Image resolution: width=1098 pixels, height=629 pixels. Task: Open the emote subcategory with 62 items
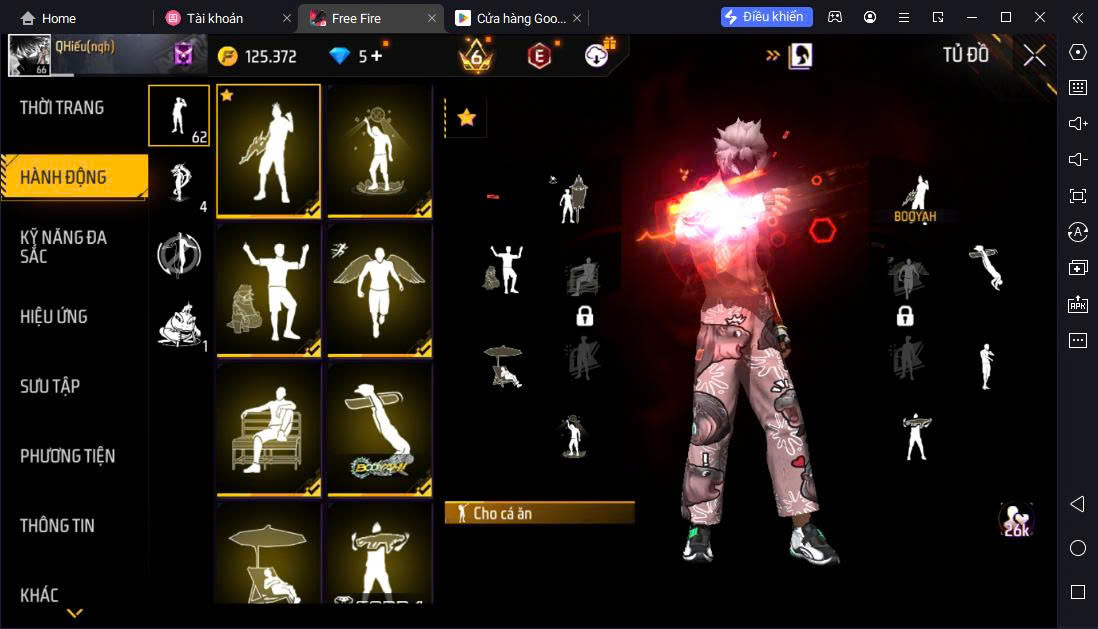coord(179,116)
